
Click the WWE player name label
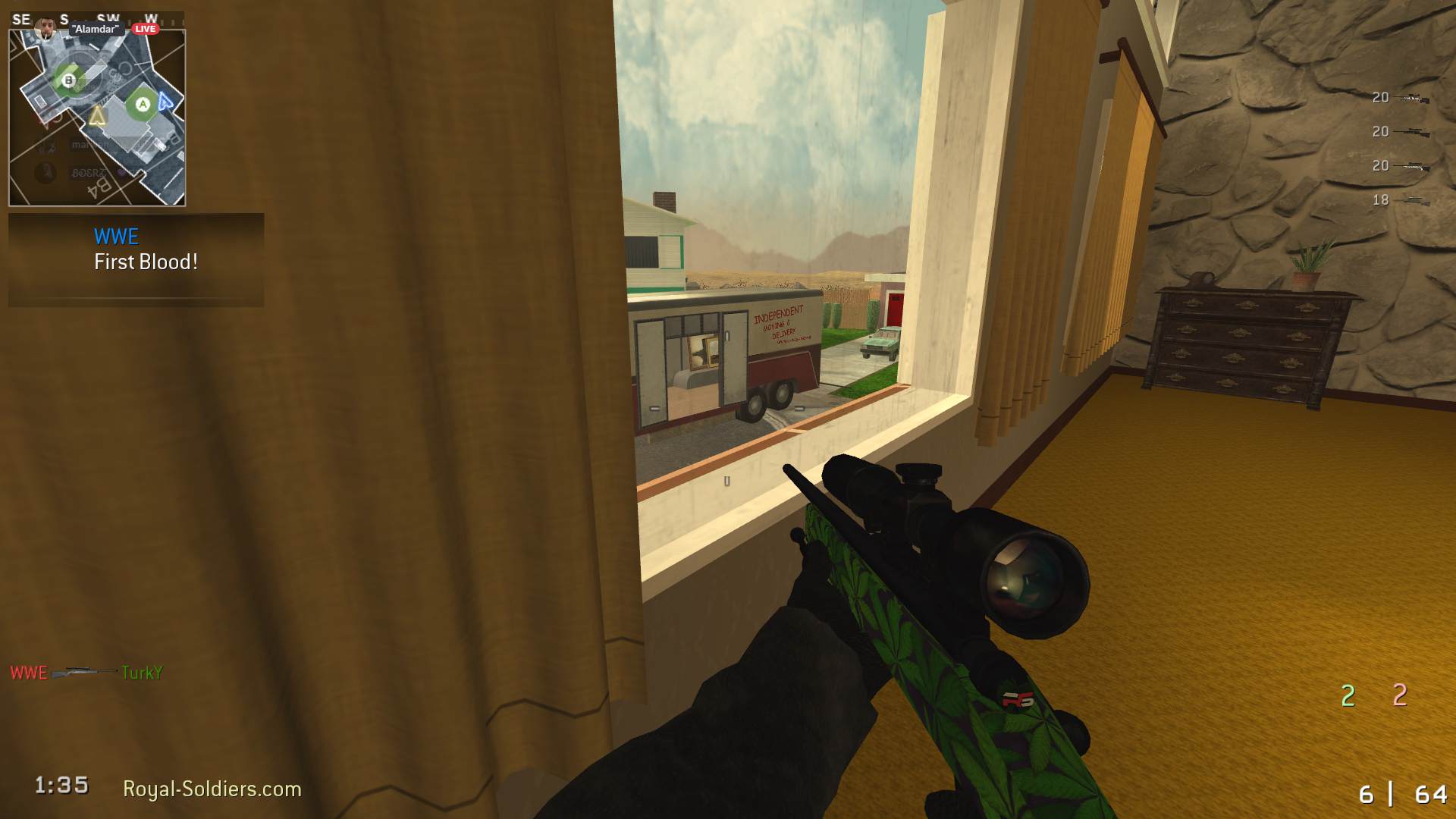[x=115, y=237]
